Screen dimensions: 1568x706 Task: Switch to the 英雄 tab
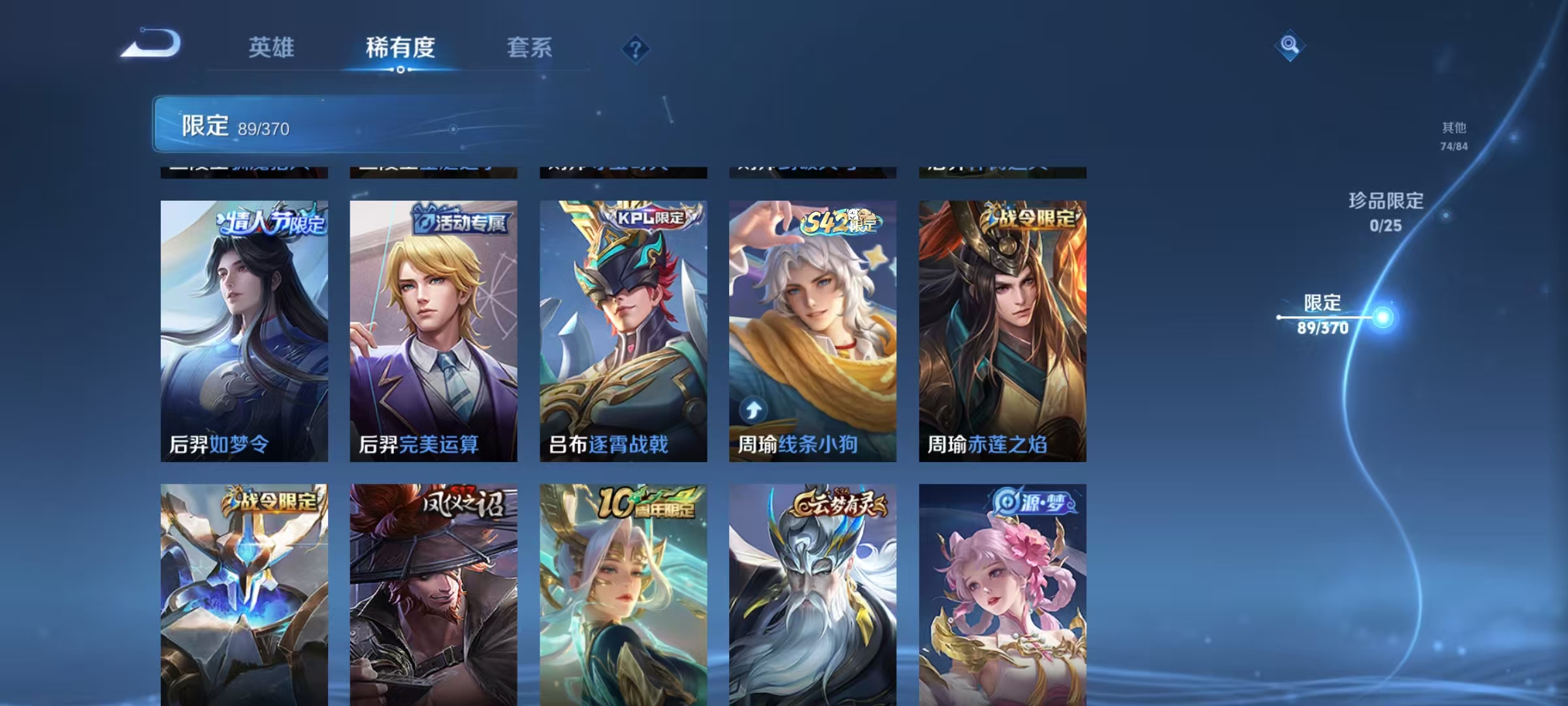pyautogui.click(x=272, y=47)
